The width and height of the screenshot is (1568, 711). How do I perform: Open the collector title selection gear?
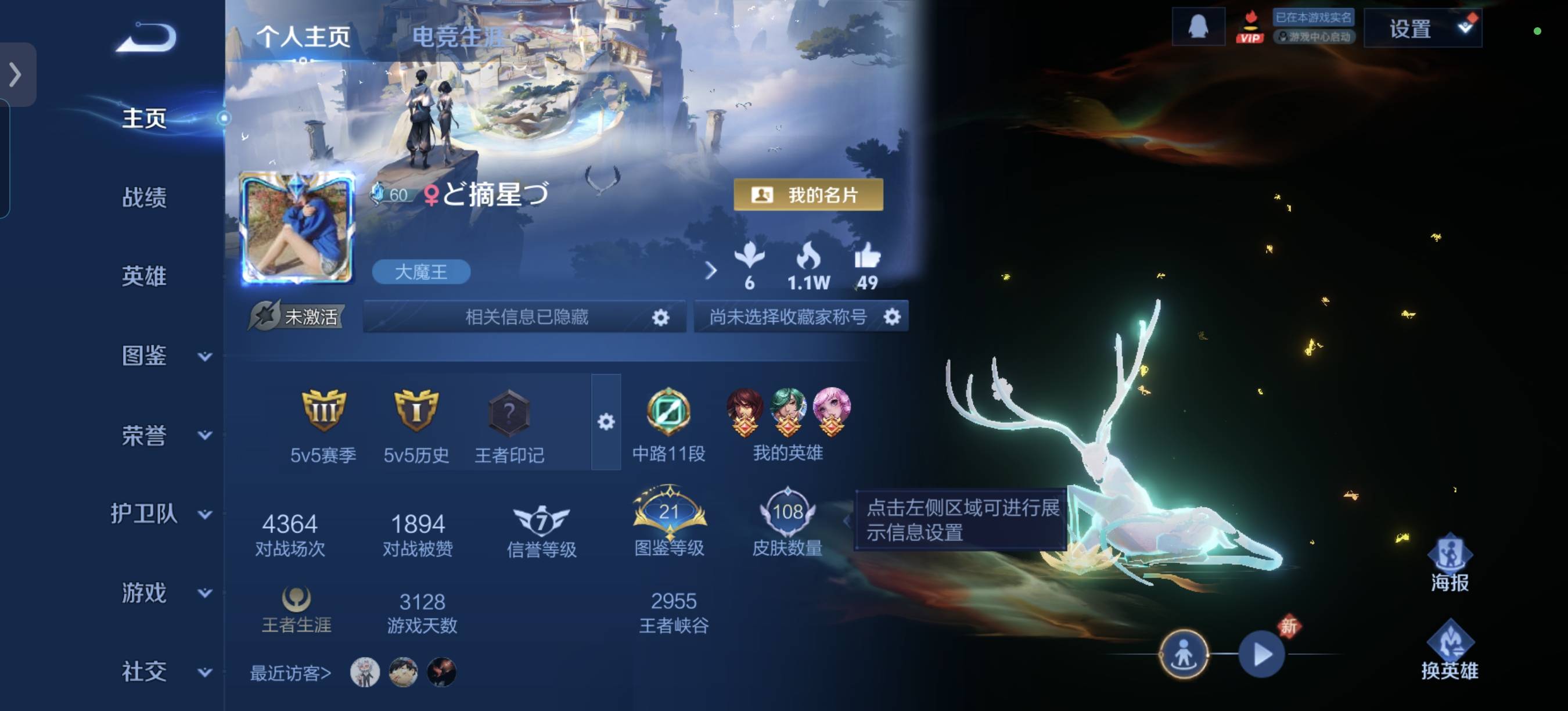[x=892, y=317]
